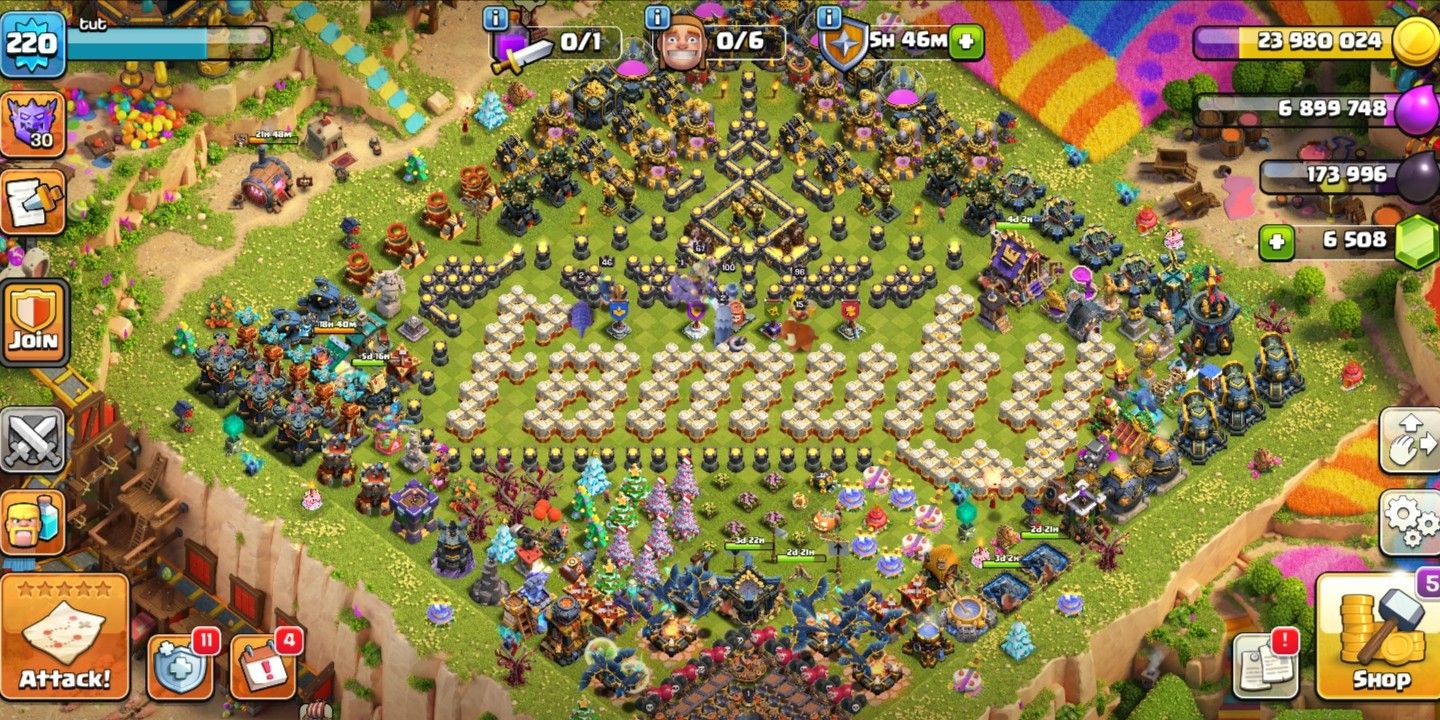Show info for the 0/6 builders
This screenshot has height=720, width=1440.
point(657,17)
